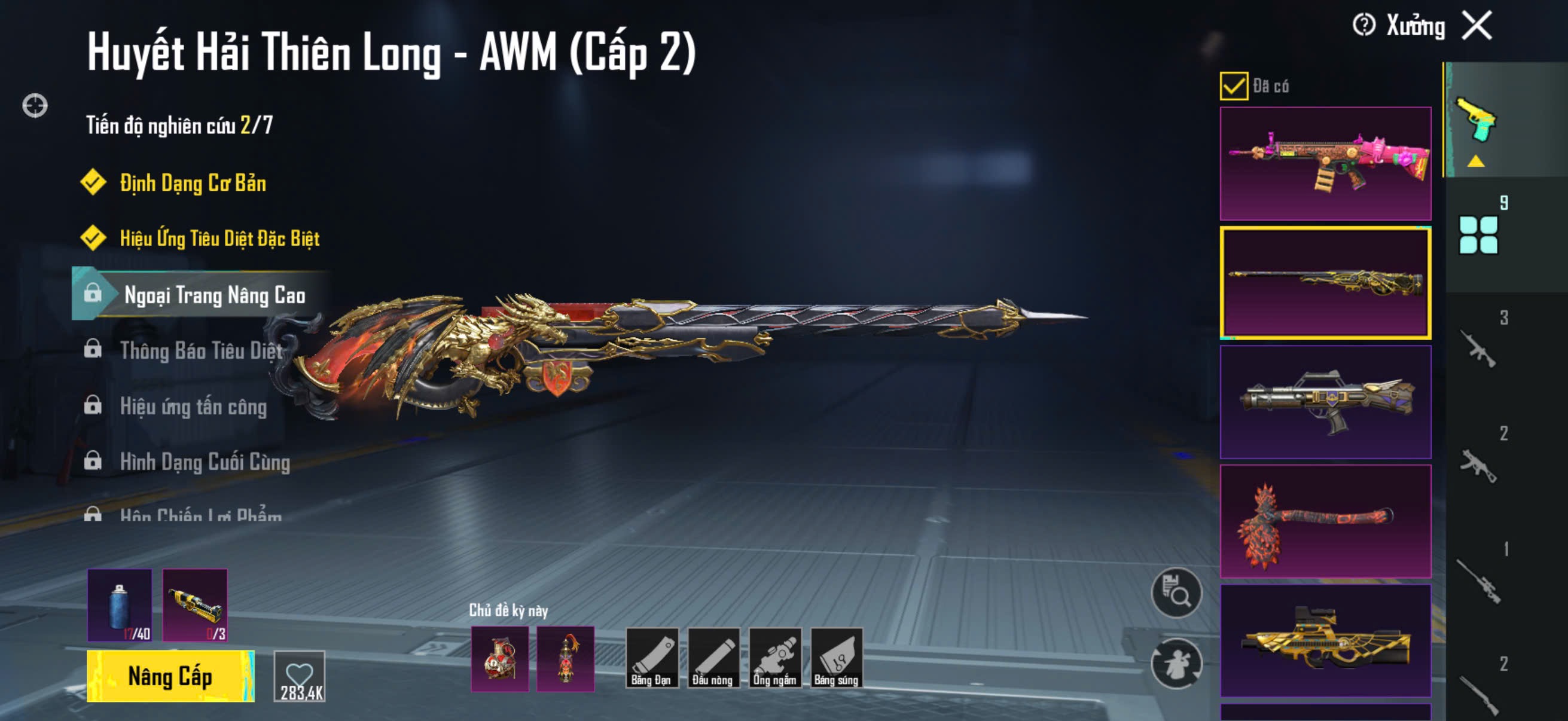Choose the gold and black P90 skin thumbnail
This screenshot has width=1568, height=721.
click(x=1325, y=640)
